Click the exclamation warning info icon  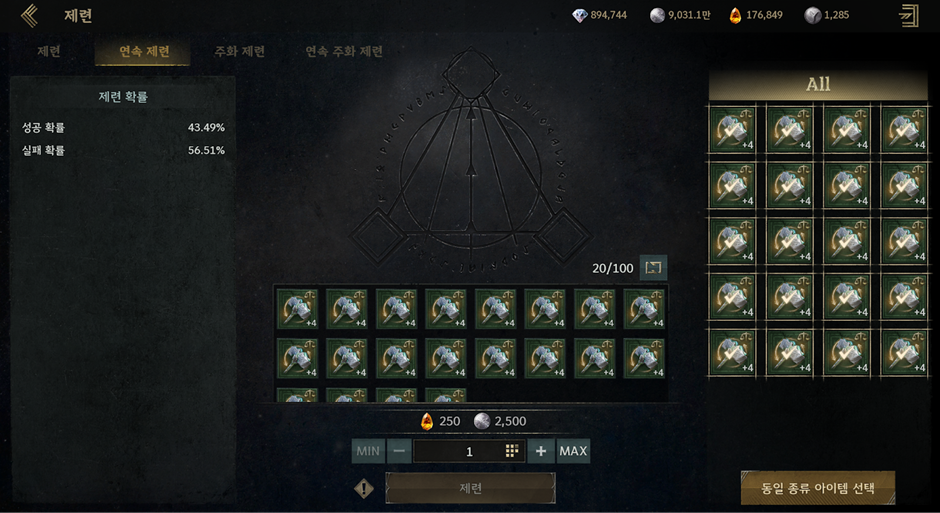click(364, 489)
